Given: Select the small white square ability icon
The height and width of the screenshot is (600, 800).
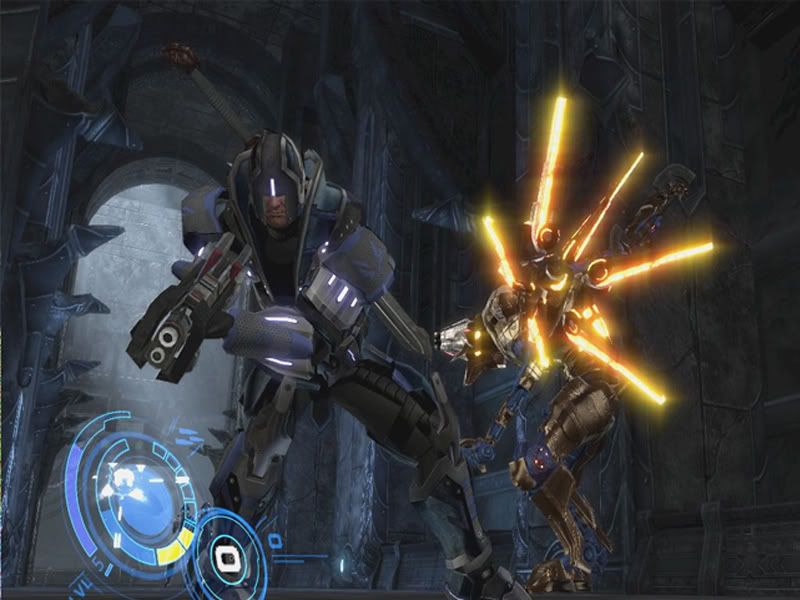Looking at the screenshot, I should tap(227, 555).
